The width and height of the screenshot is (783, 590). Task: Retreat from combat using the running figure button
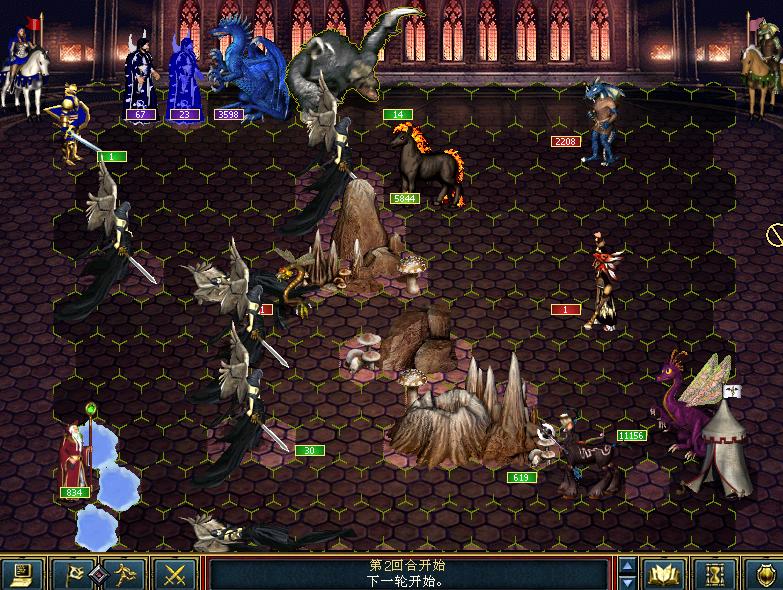(125, 574)
